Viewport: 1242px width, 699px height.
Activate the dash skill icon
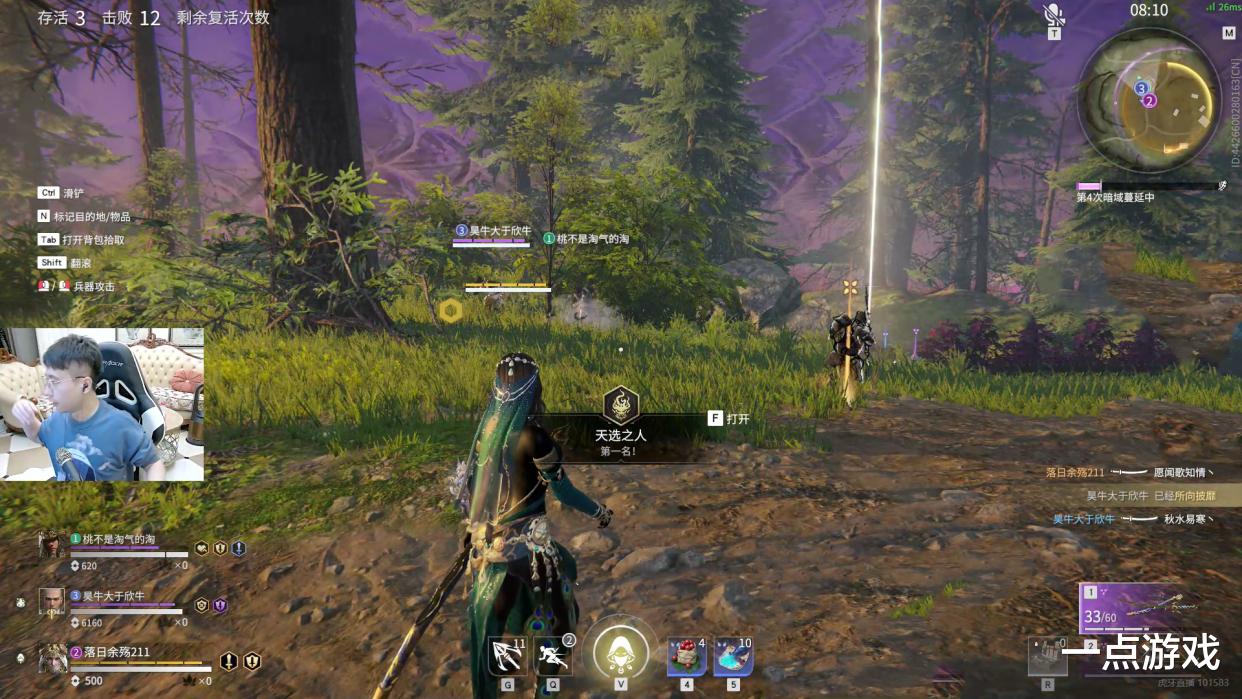tap(553, 656)
